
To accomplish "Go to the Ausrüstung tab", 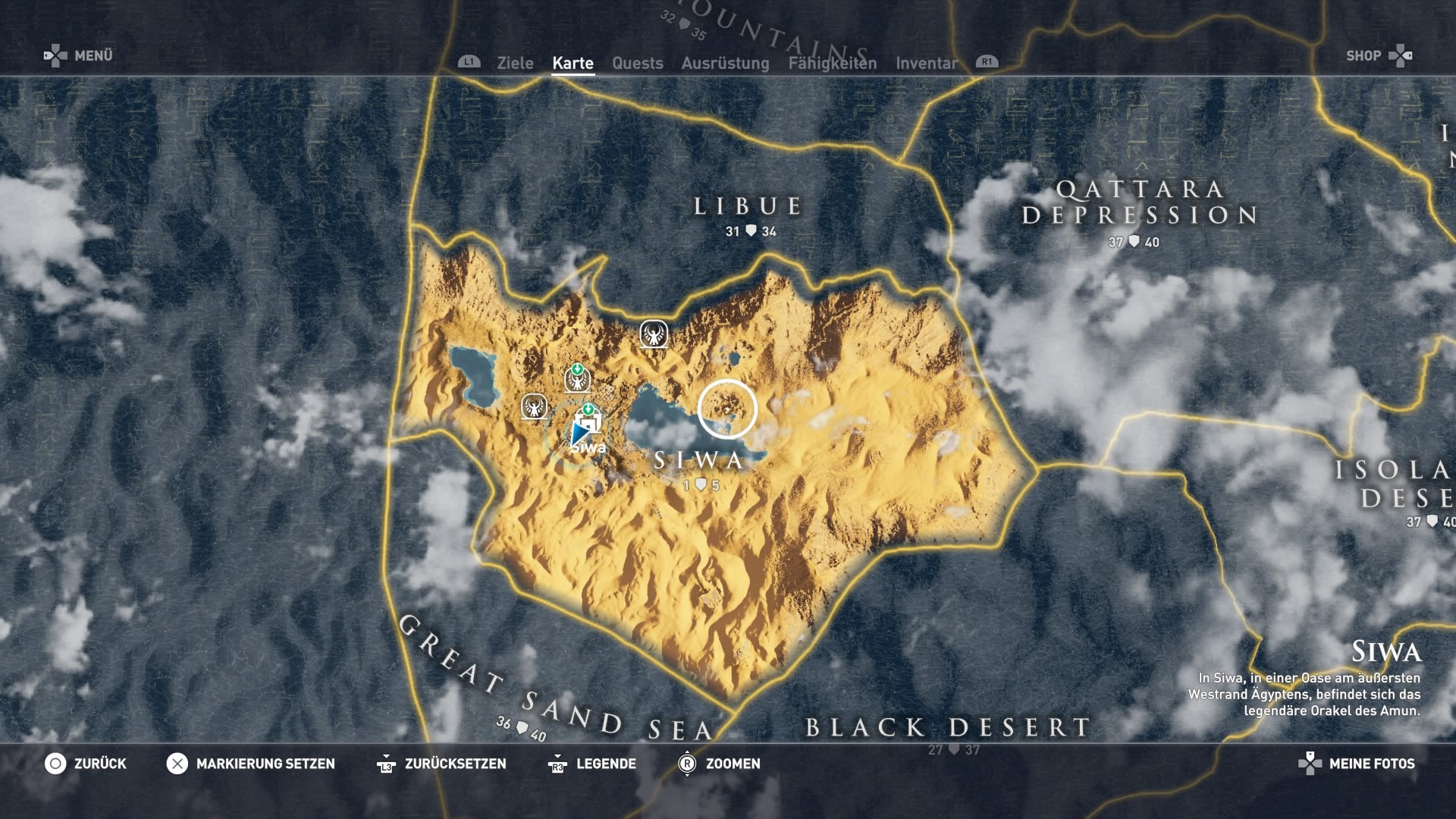I will tap(725, 63).
